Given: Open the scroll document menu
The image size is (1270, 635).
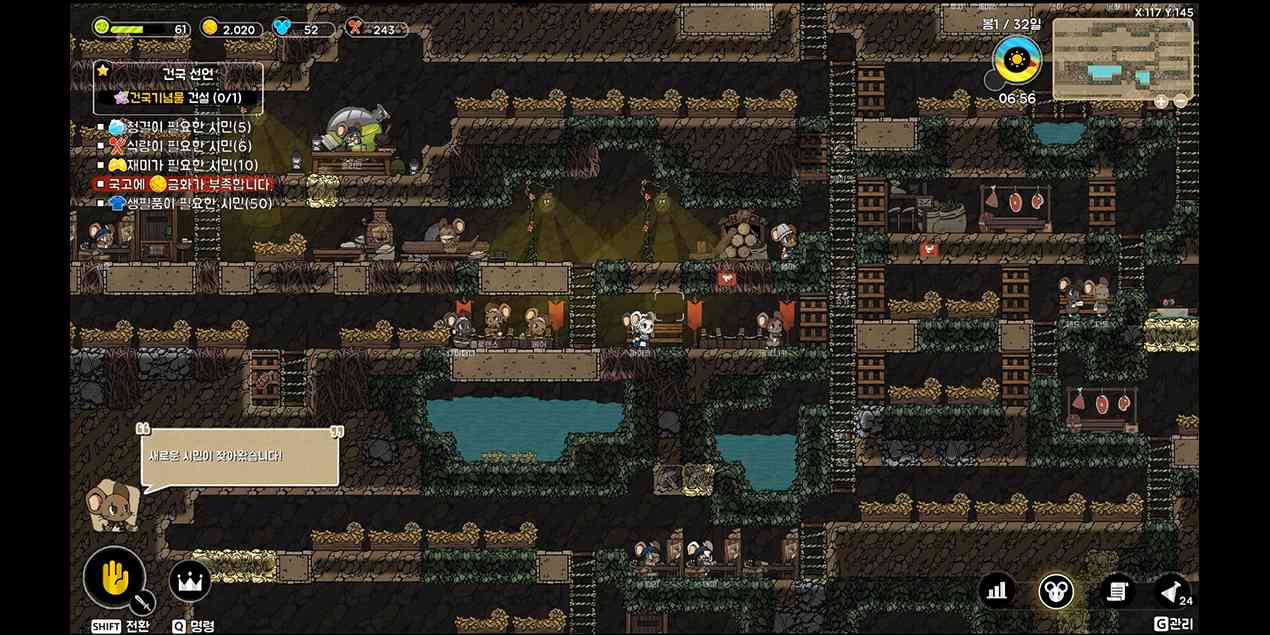Looking at the screenshot, I should (1117, 591).
